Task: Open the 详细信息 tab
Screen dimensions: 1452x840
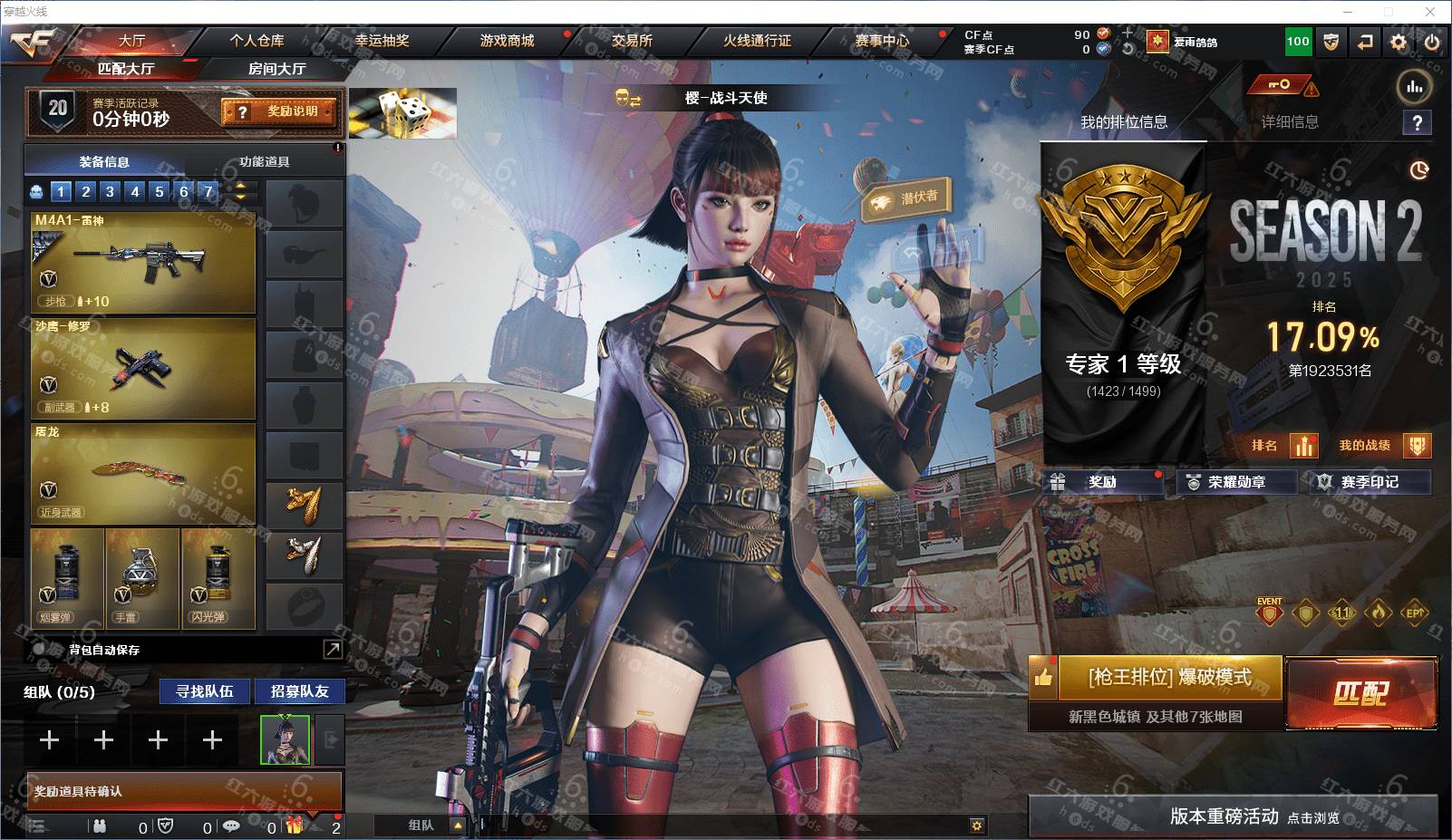Action: [x=1290, y=122]
